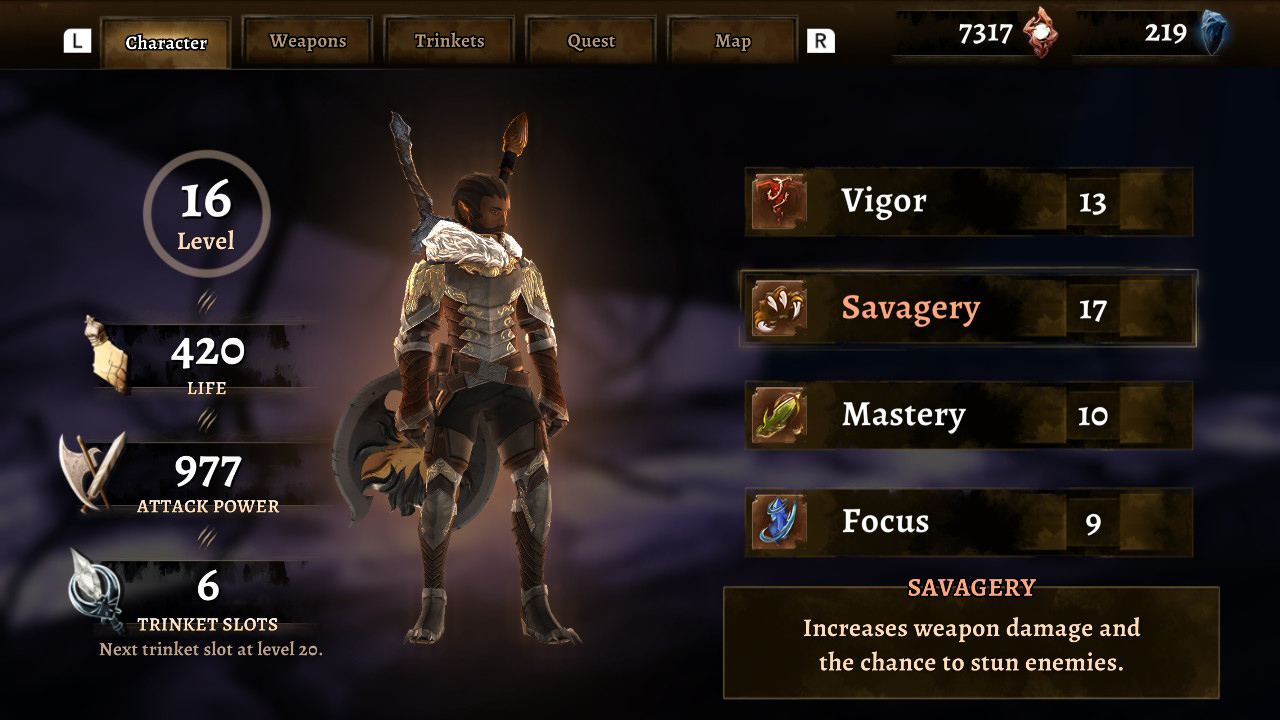1280x720 pixels.
Task: Click the red currency orb icon
Action: pos(1043,31)
